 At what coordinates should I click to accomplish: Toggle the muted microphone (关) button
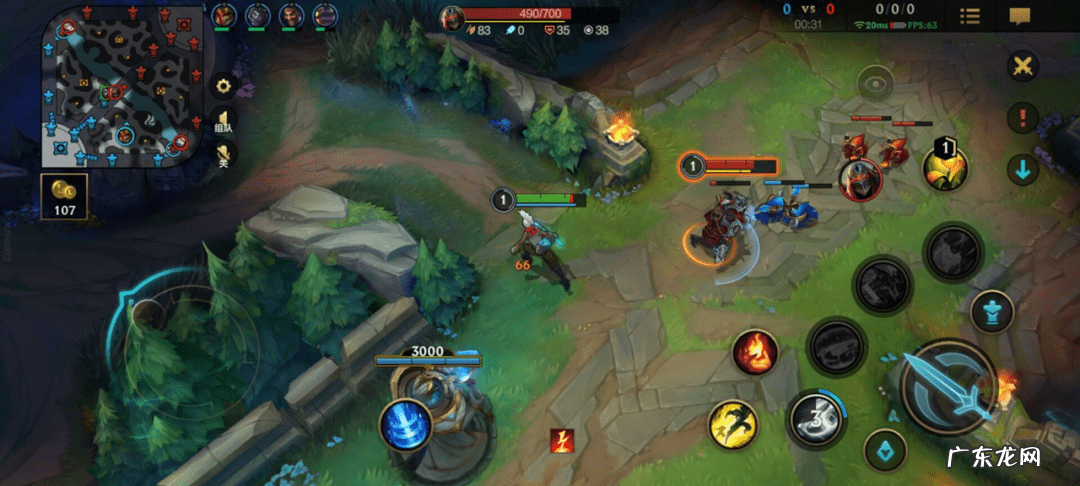pyautogui.click(x=224, y=156)
